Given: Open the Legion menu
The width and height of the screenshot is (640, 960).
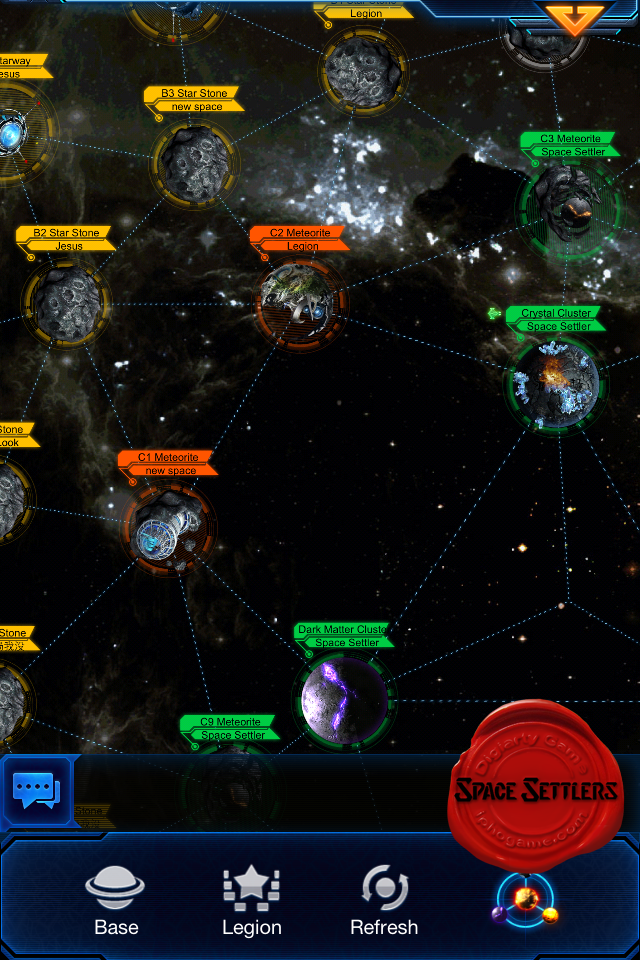Looking at the screenshot, I should 251,900.
